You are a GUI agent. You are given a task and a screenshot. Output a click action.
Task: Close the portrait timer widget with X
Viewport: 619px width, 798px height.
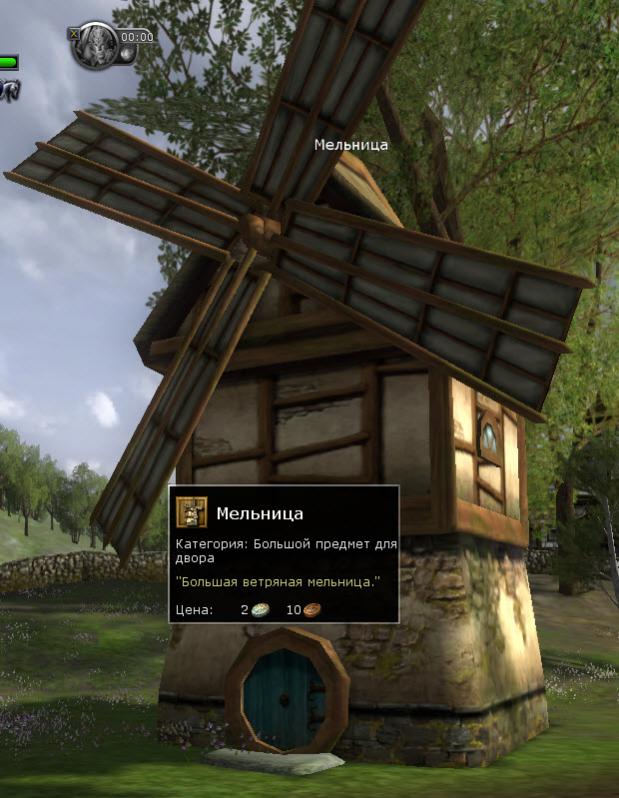[x=74, y=32]
